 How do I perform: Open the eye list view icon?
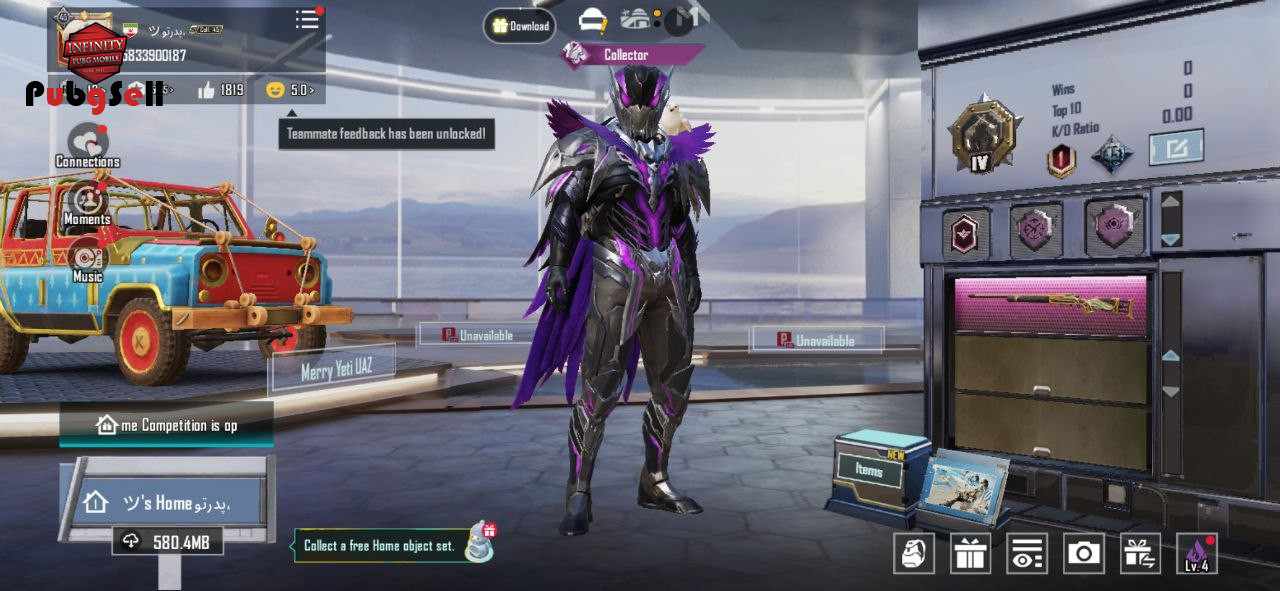(1026, 553)
